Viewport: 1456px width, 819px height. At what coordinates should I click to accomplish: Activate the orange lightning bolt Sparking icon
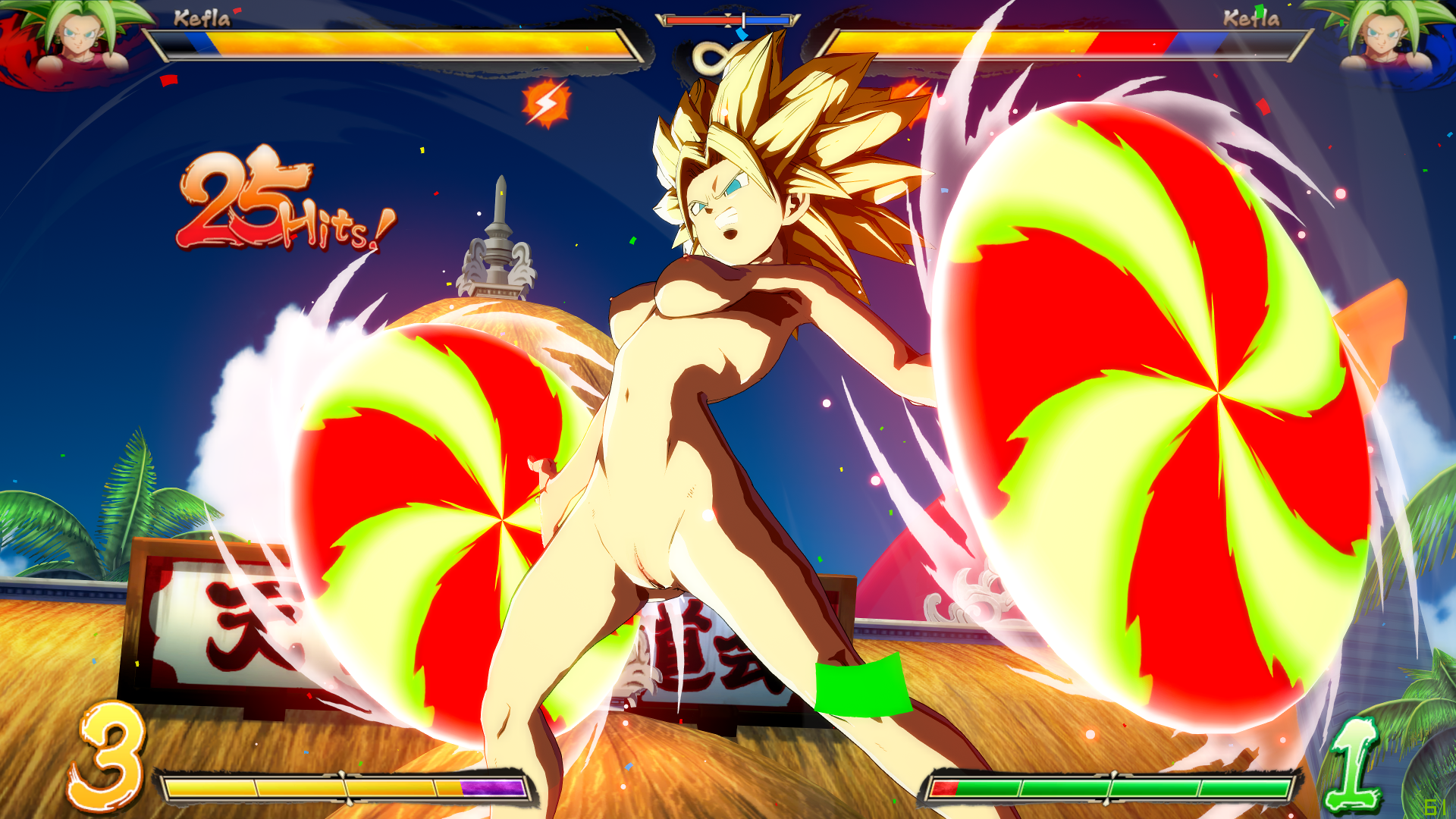pyautogui.click(x=546, y=102)
